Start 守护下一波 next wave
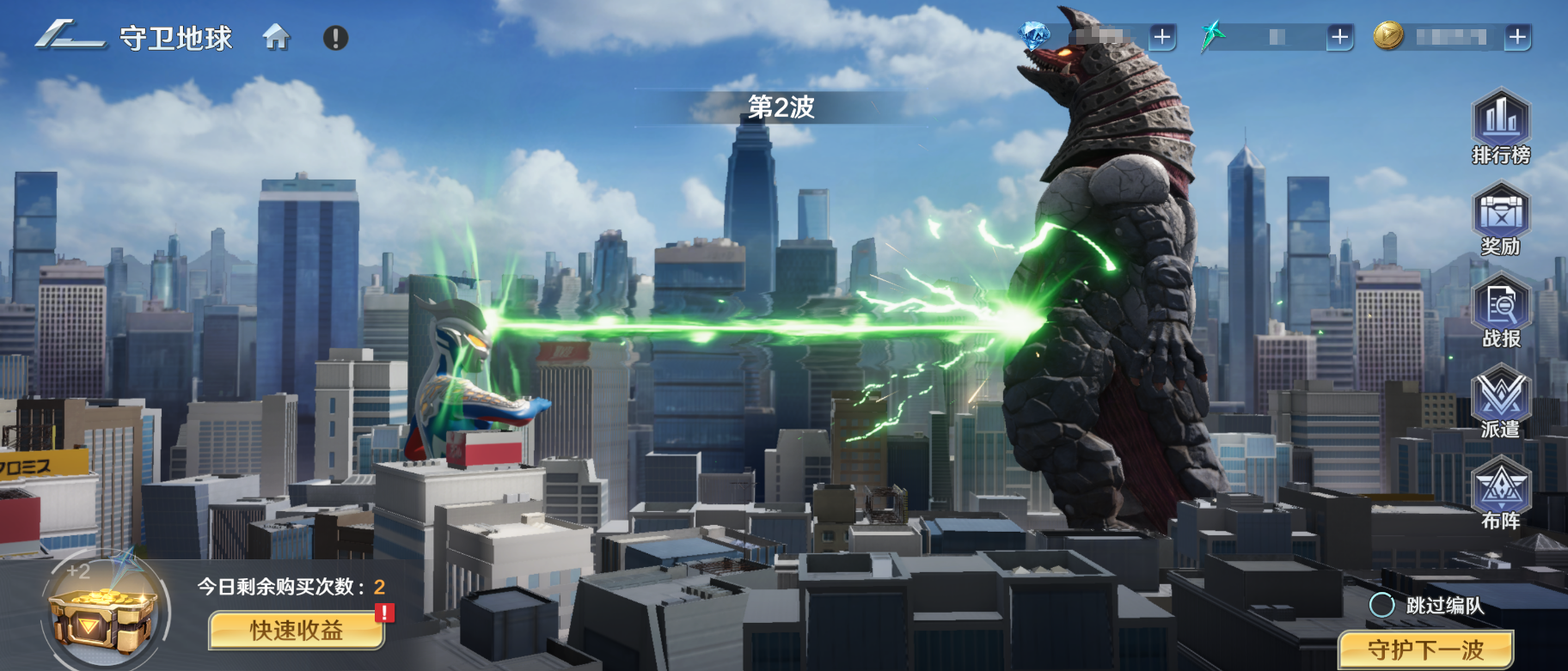This screenshot has width=1568, height=671. [1425, 650]
